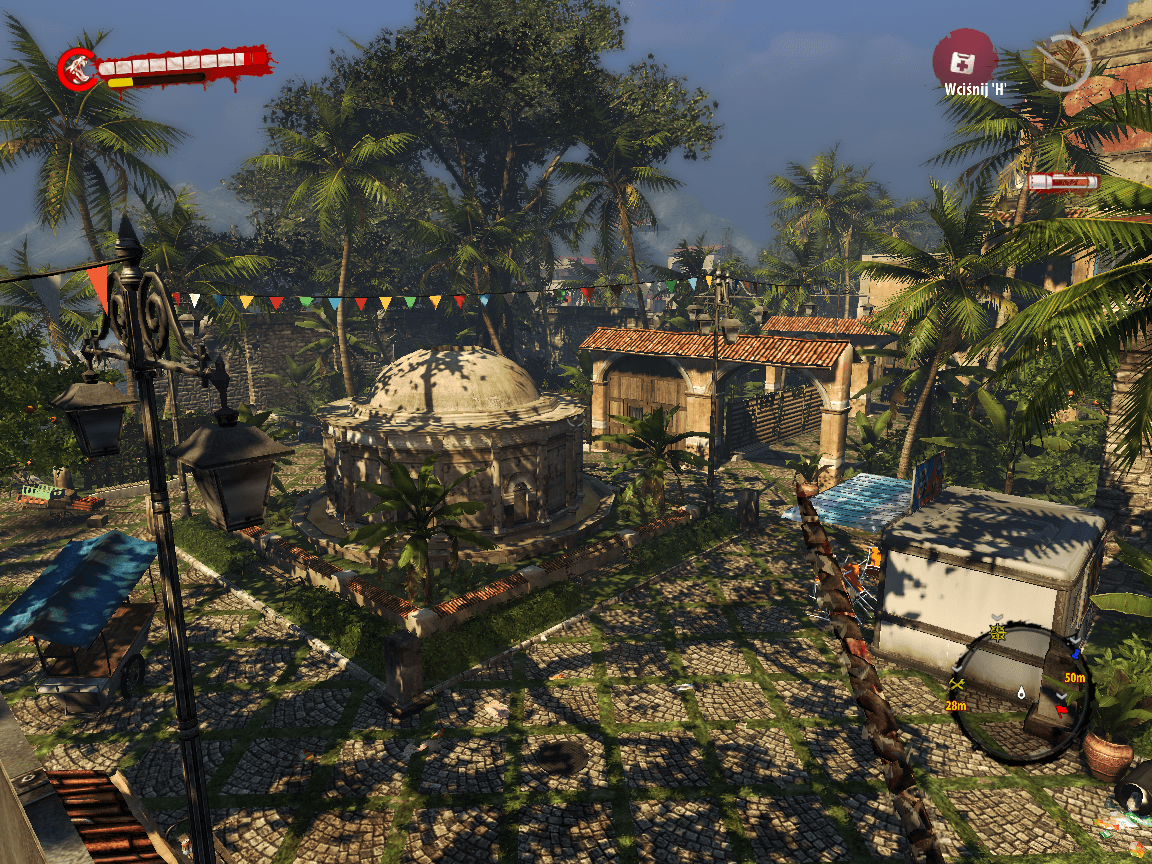Image resolution: width=1152 pixels, height=864 pixels.
Task: Click the red flag marker on radar
Action: click(1062, 711)
